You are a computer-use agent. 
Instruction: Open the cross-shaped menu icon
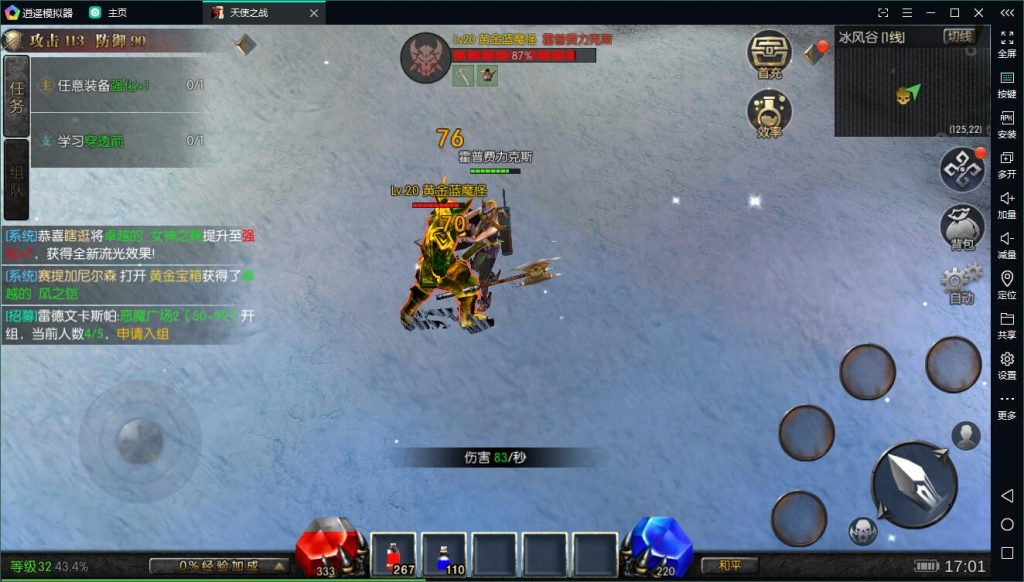[x=963, y=169]
